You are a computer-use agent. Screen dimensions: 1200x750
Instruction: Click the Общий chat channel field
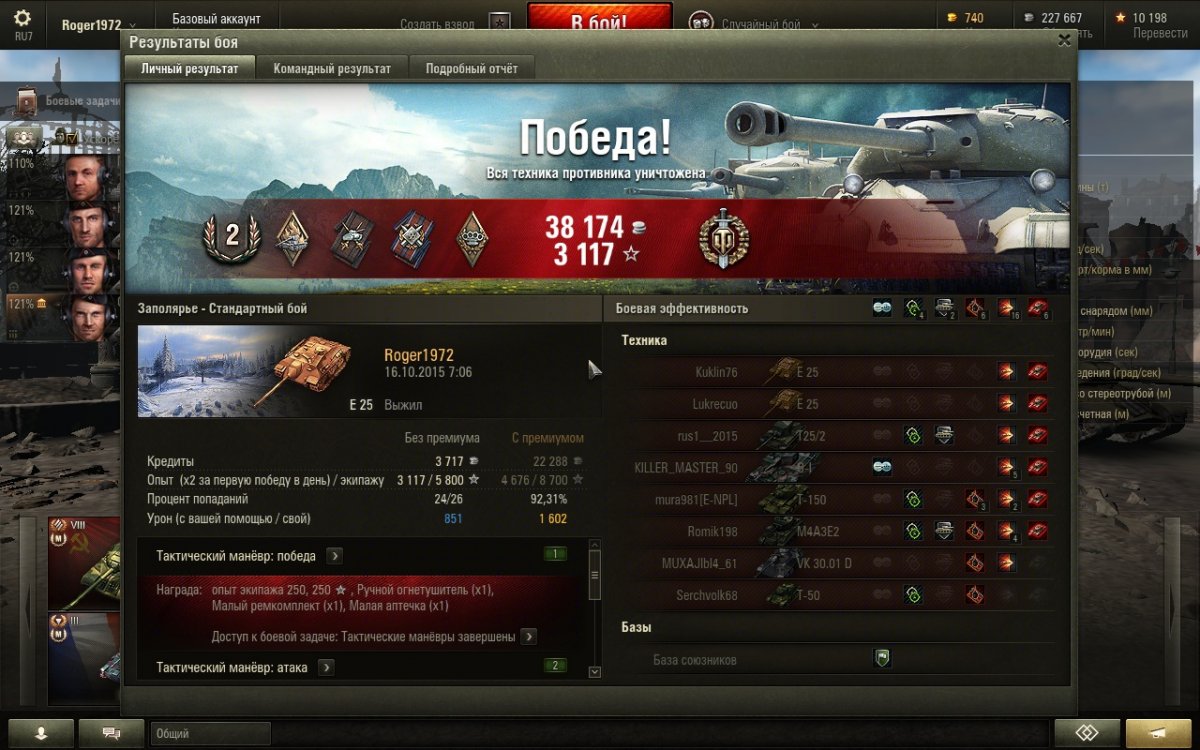click(x=210, y=734)
